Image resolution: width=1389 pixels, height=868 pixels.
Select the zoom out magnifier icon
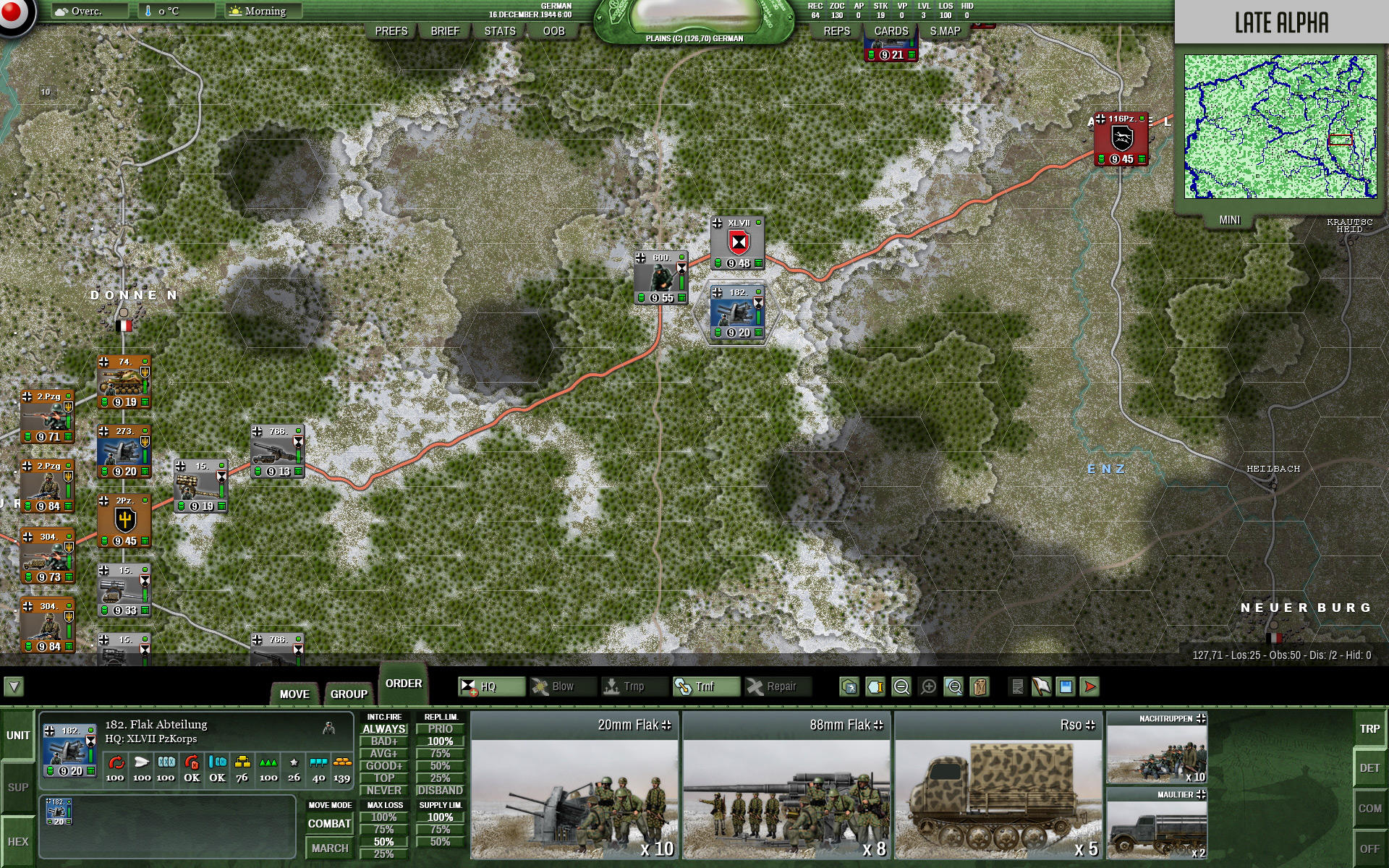pos(902,686)
